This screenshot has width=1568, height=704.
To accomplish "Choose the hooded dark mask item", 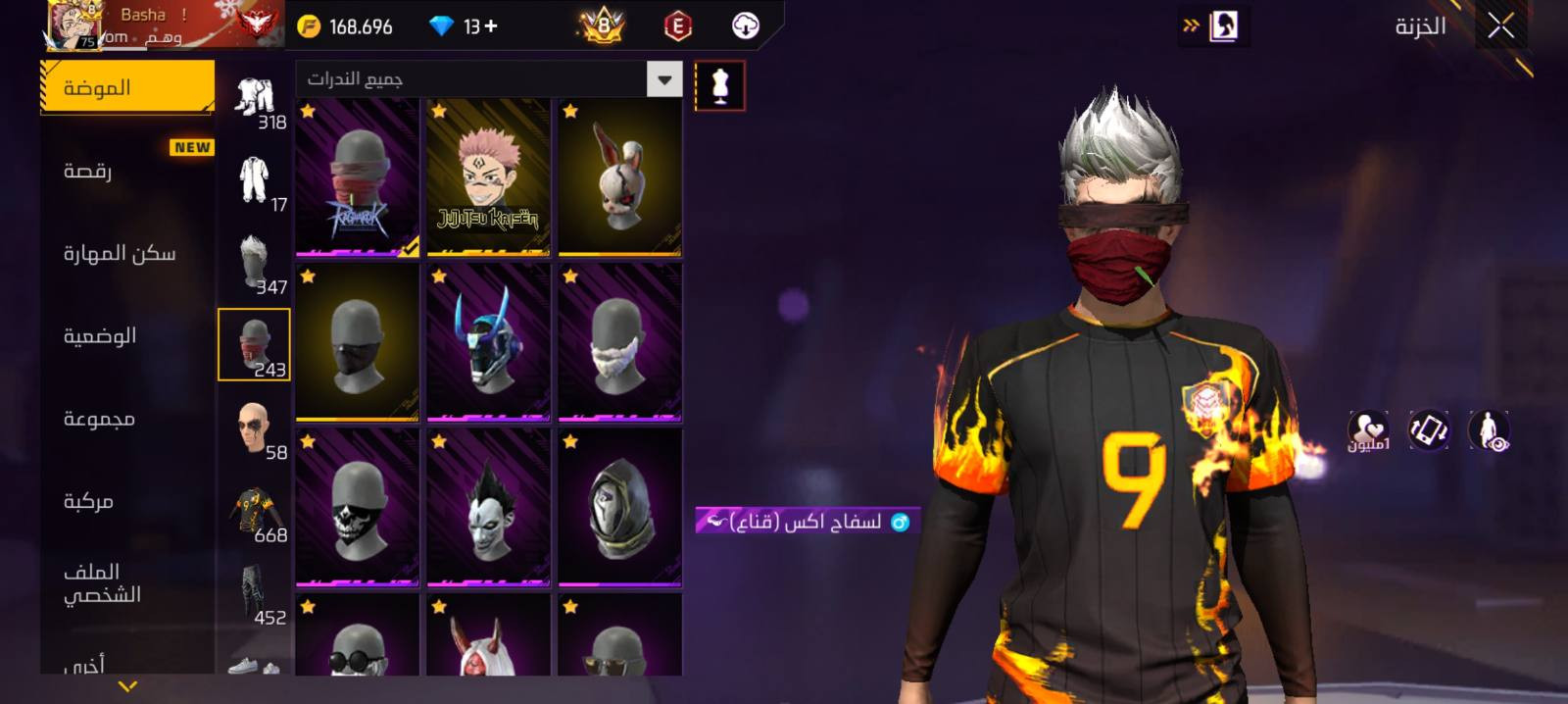I will (619, 508).
